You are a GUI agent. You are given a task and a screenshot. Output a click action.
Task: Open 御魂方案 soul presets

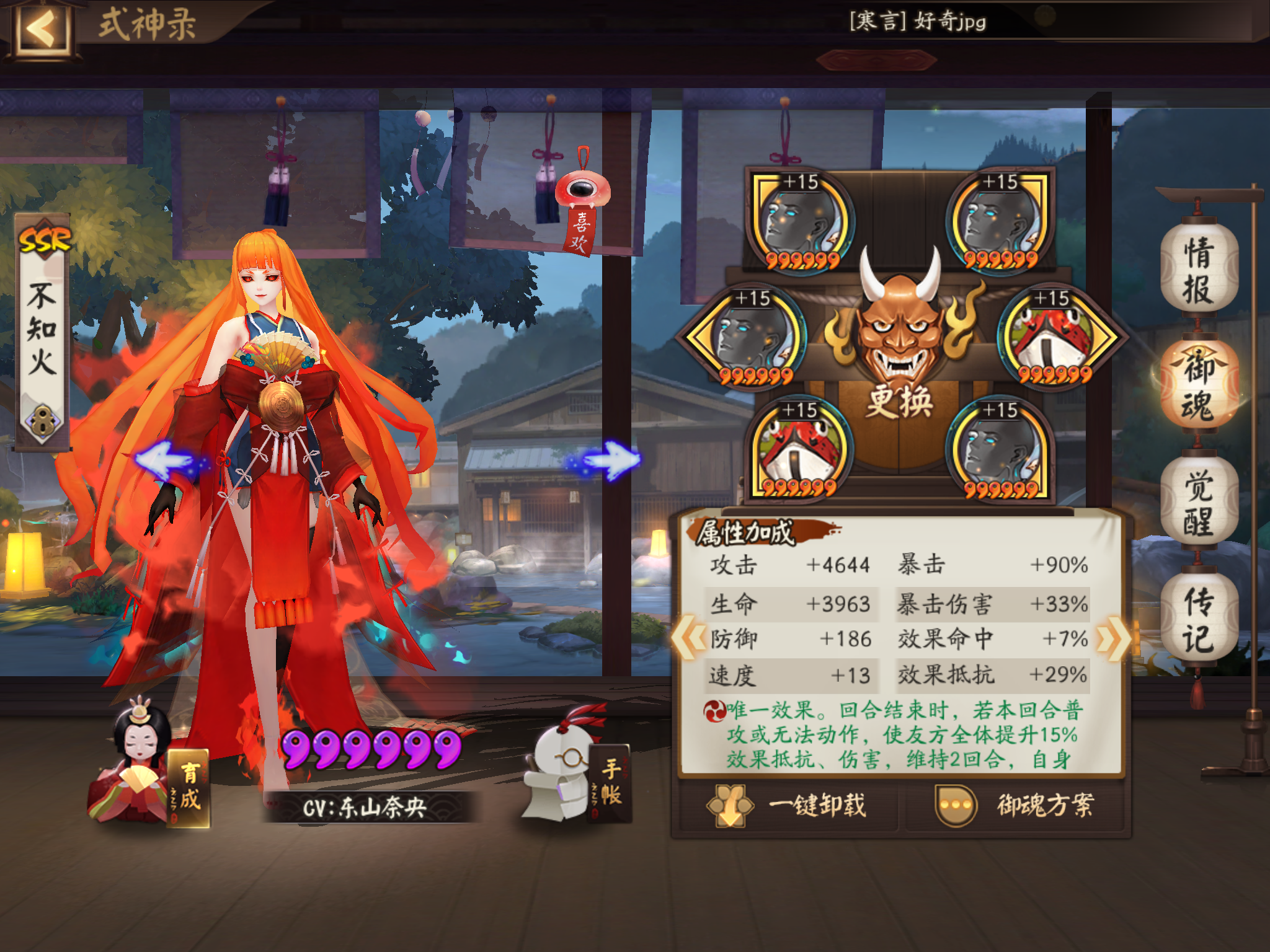1016,806
